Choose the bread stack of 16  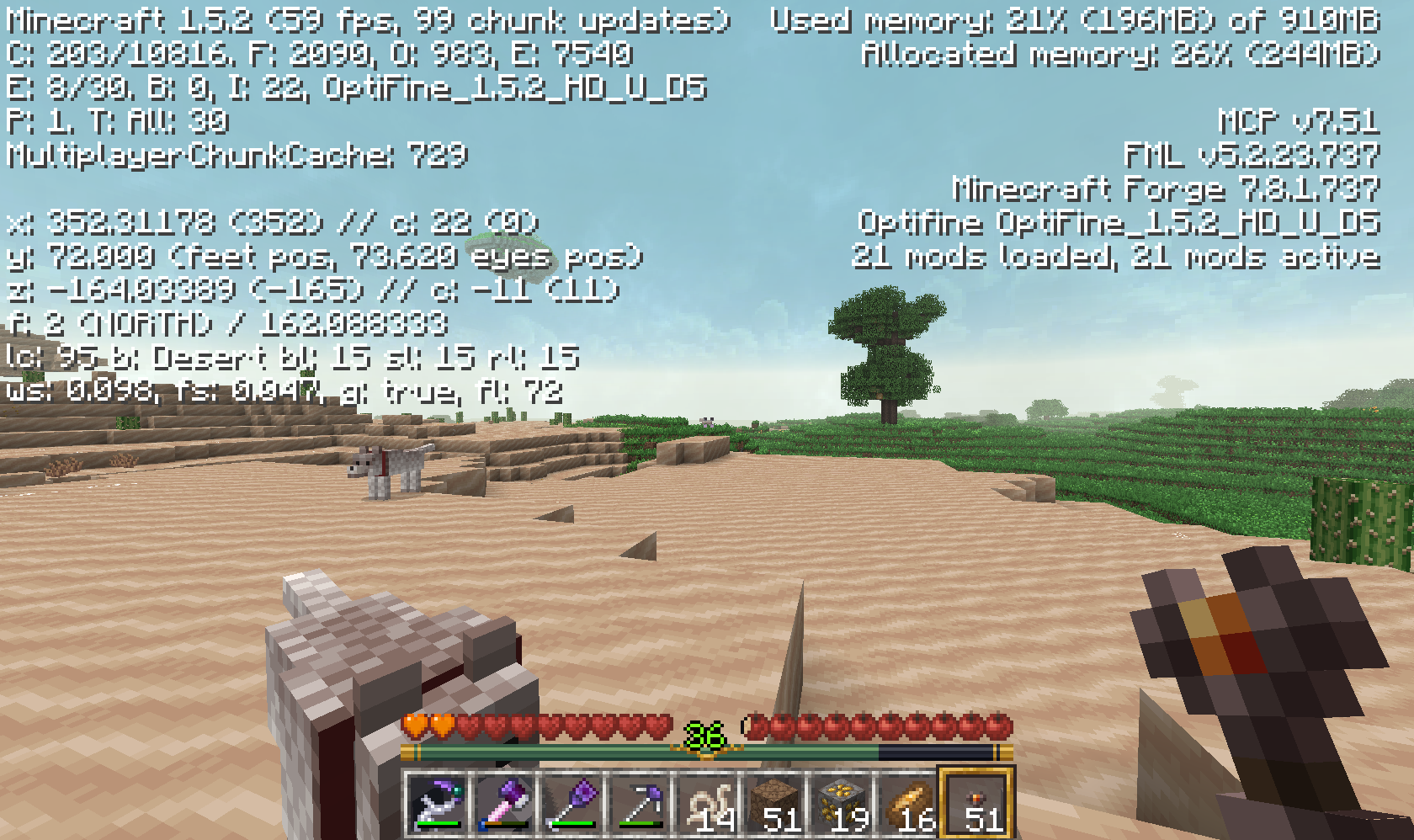pyautogui.click(x=909, y=803)
